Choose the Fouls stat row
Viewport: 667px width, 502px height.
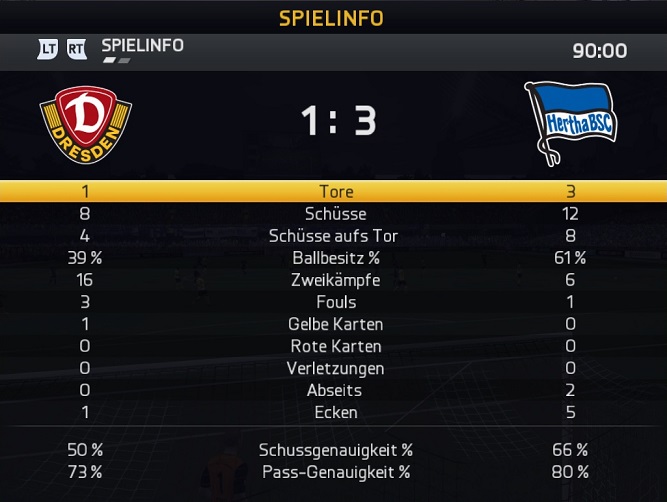[x=335, y=302]
